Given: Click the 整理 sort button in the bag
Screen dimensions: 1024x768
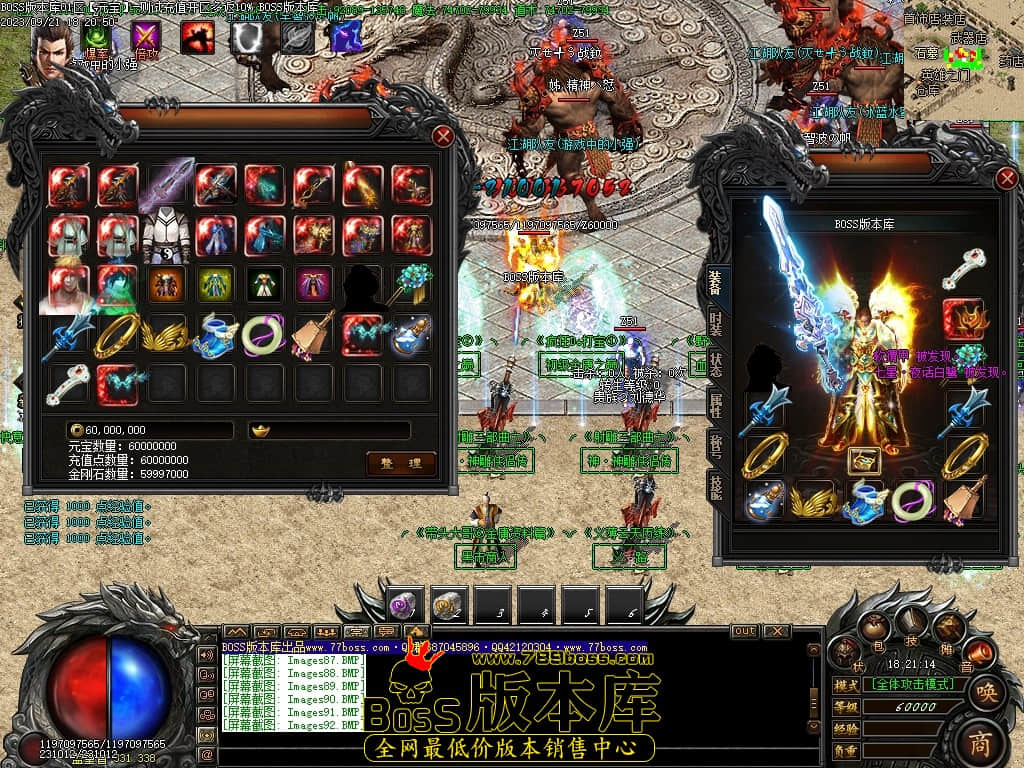Looking at the screenshot, I should coord(401,462).
